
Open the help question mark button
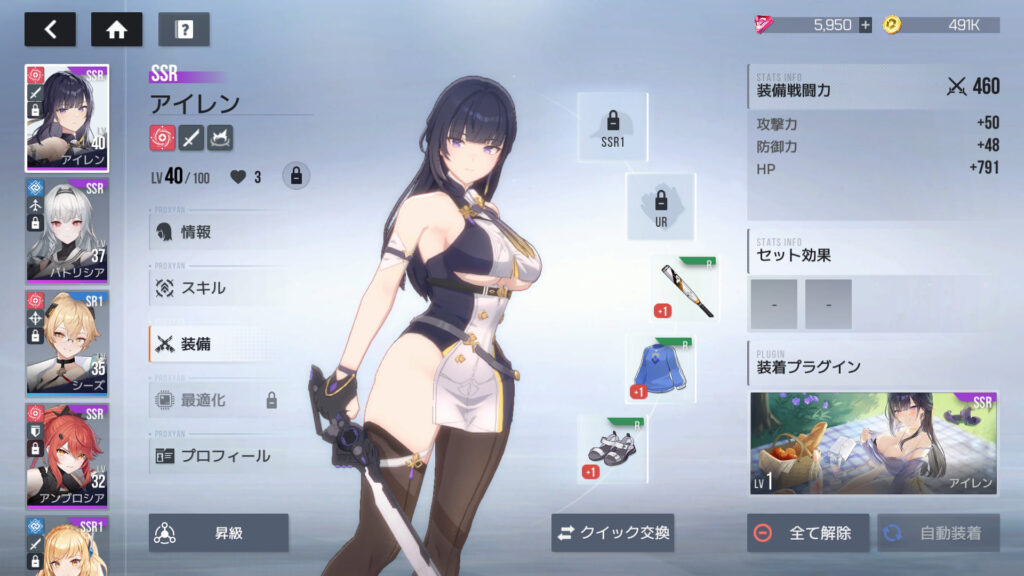[184, 29]
